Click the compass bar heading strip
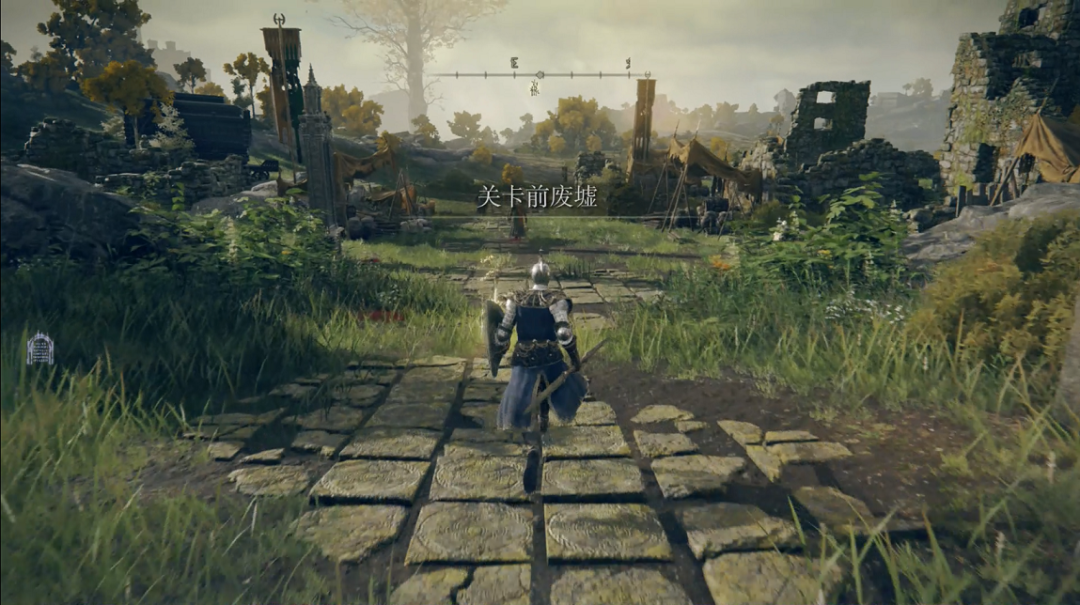Image resolution: width=1080 pixels, height=605 pixels. pos(541,74)
